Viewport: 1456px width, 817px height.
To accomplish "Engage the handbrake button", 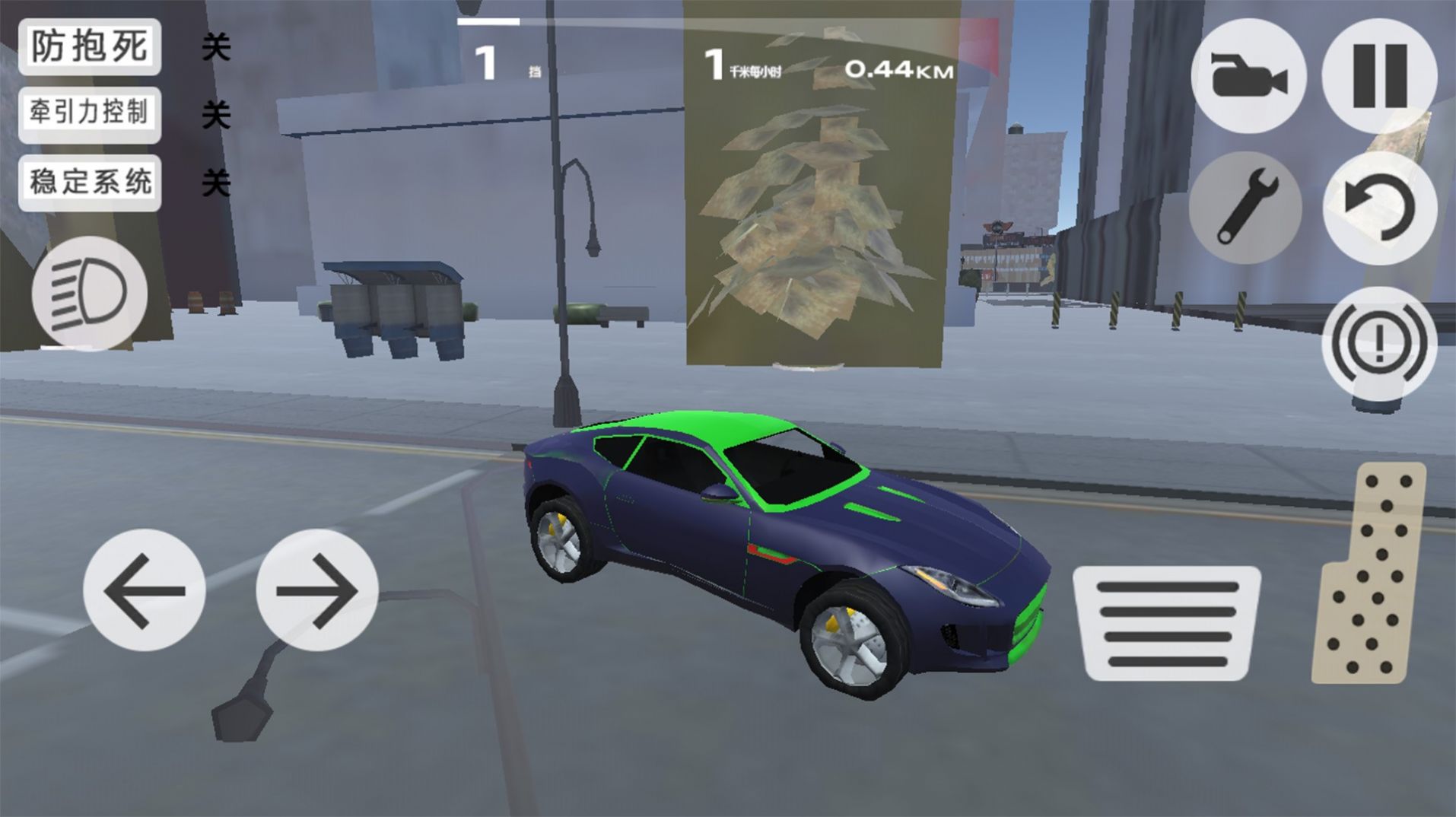I will tap(1379, 342).
